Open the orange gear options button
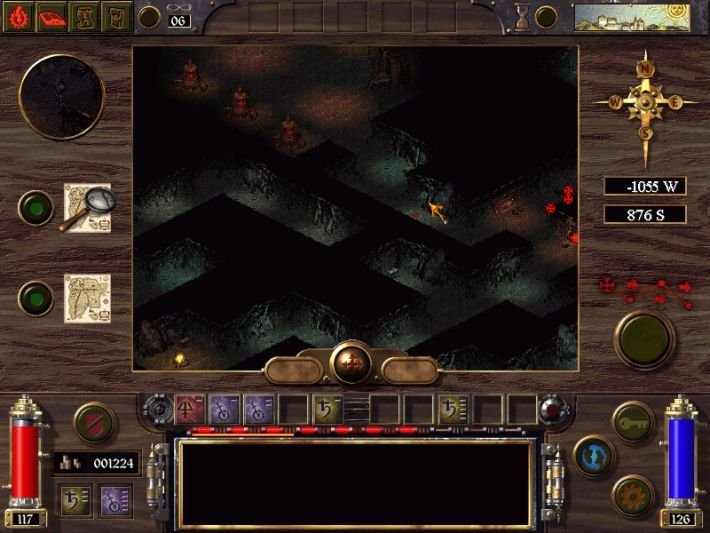Image resolution: width=710 pixels, height=533 pixels. [633, 494]
